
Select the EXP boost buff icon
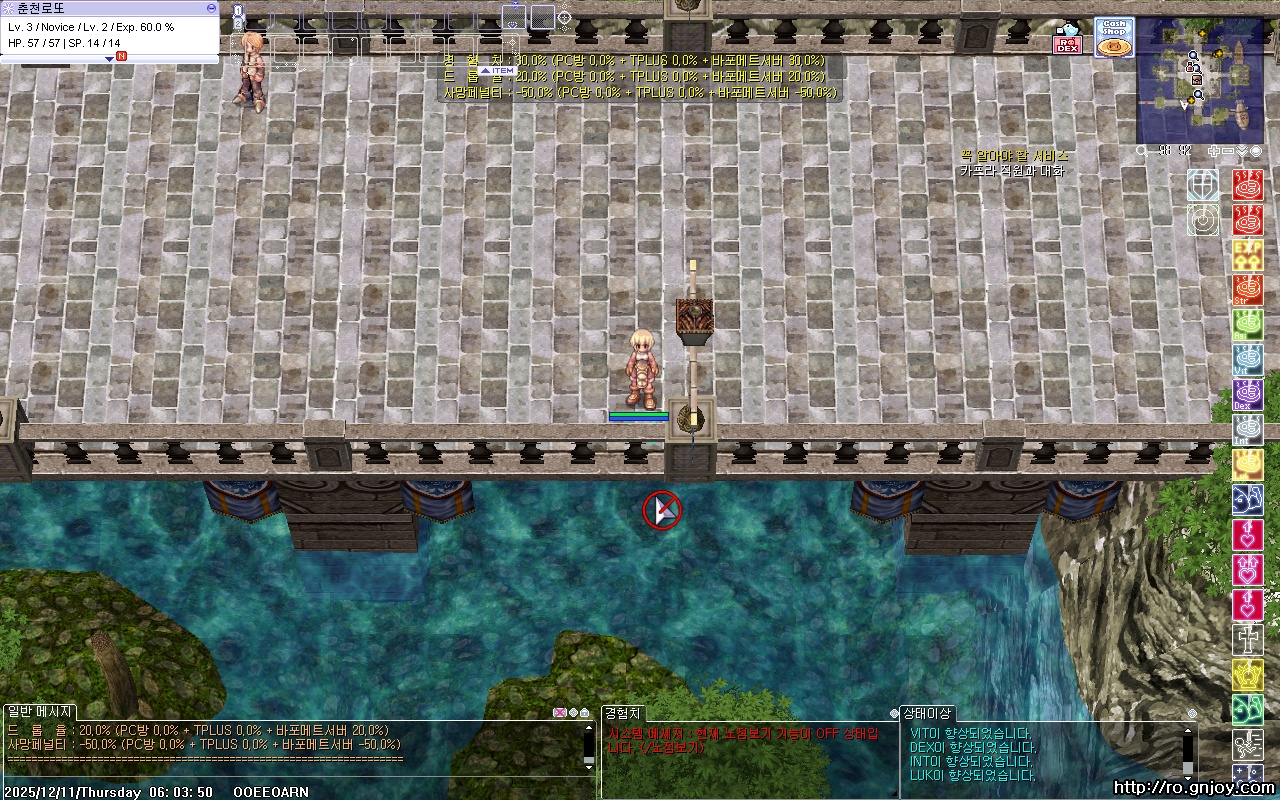click(1248, 255)
